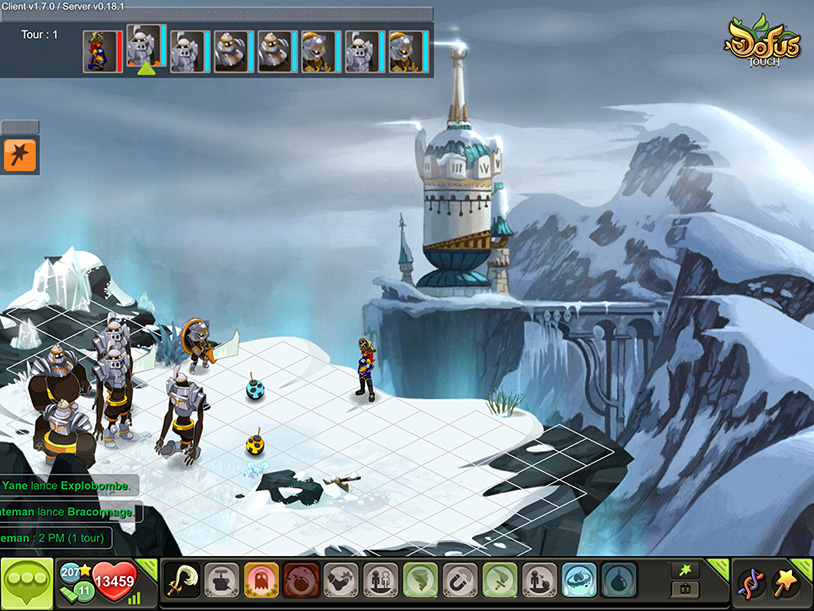The height and width of the screenshot is (611, 814).
Task: Click the Explobombe chat log line
Action: [68, 486]
